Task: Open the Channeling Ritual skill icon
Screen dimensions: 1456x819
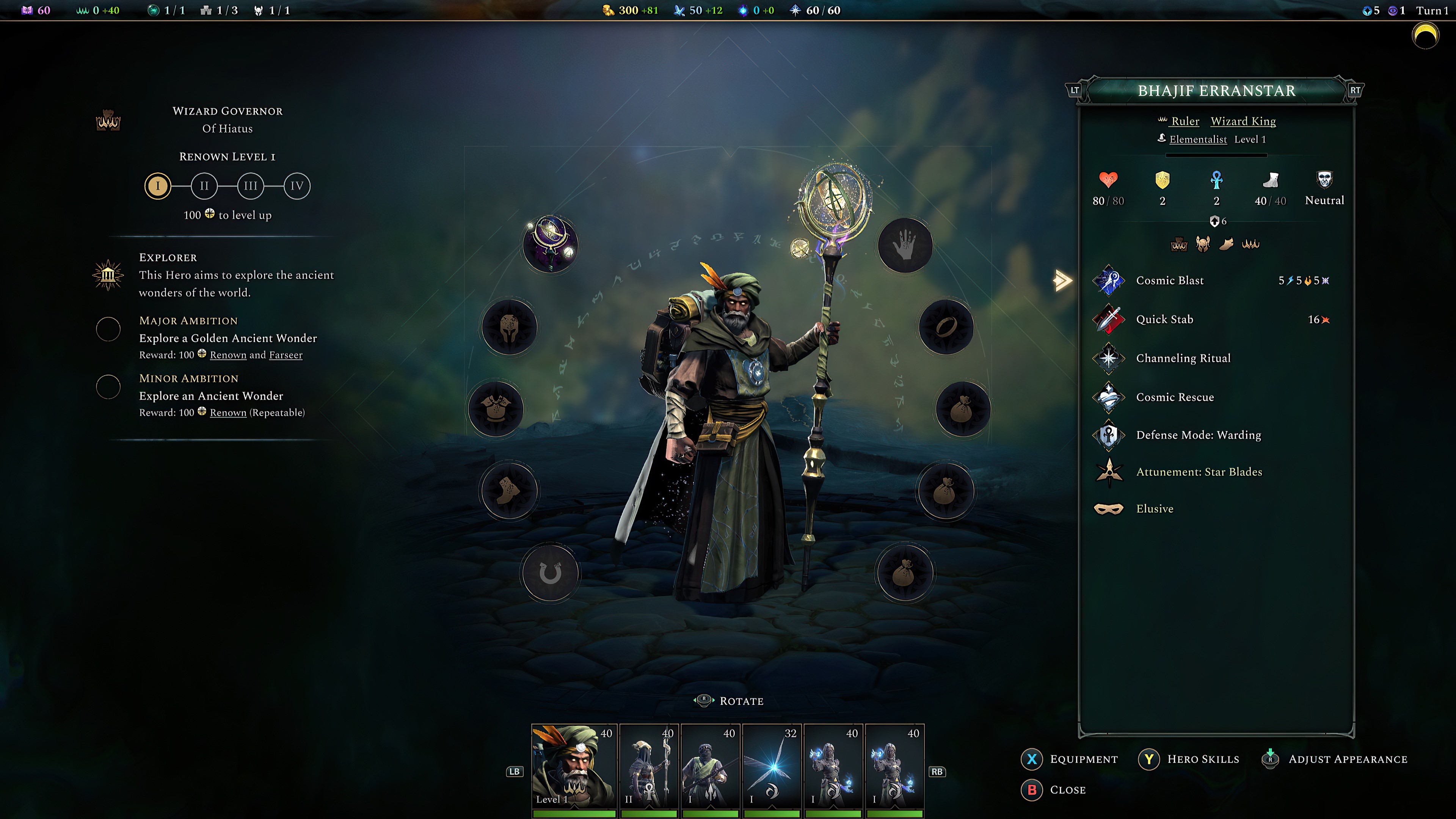Action: click(1108, 358)
